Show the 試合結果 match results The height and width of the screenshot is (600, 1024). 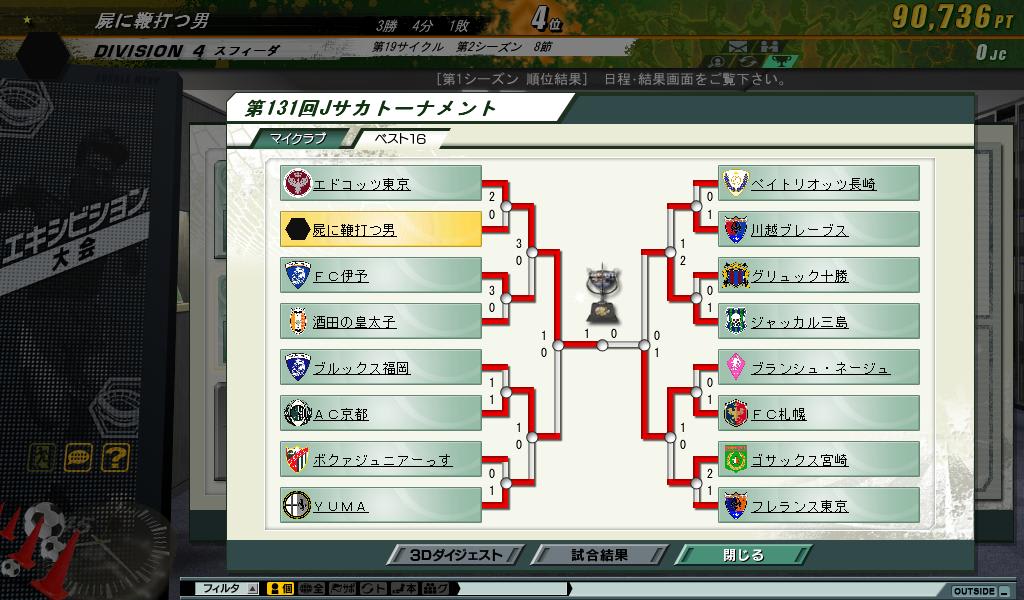[599, 555]
